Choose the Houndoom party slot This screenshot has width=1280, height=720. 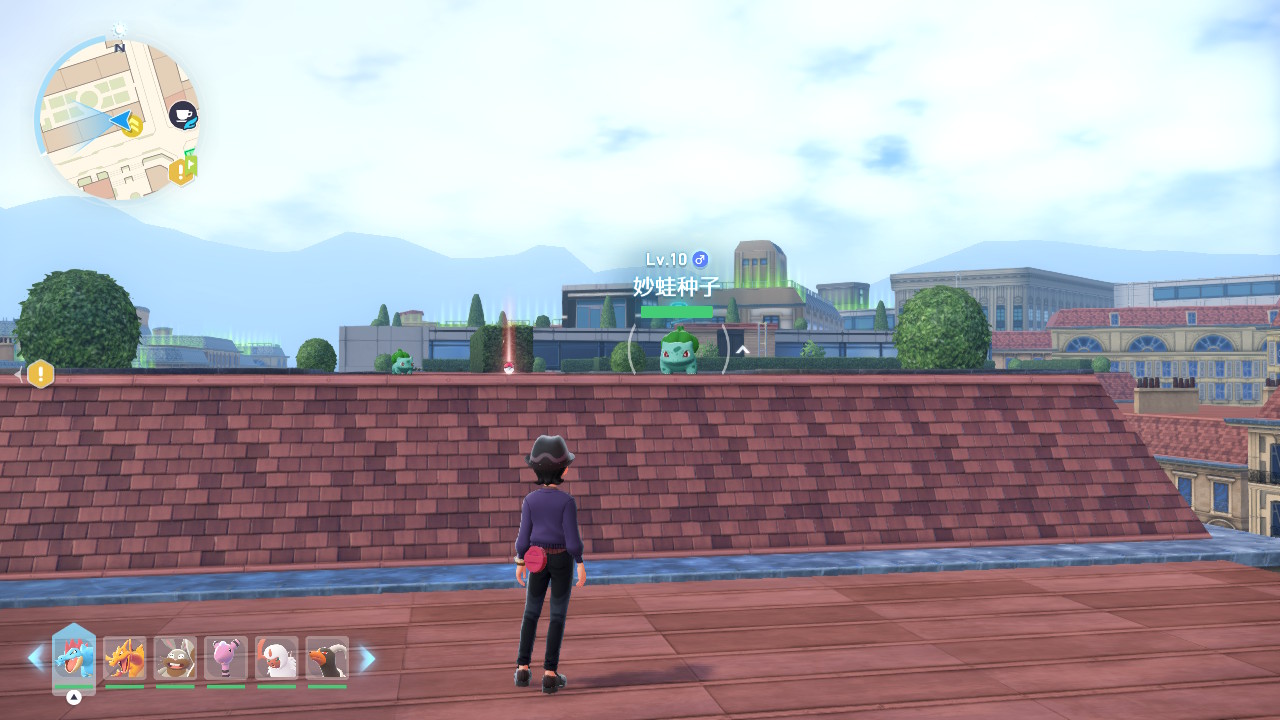coord(327,658)
